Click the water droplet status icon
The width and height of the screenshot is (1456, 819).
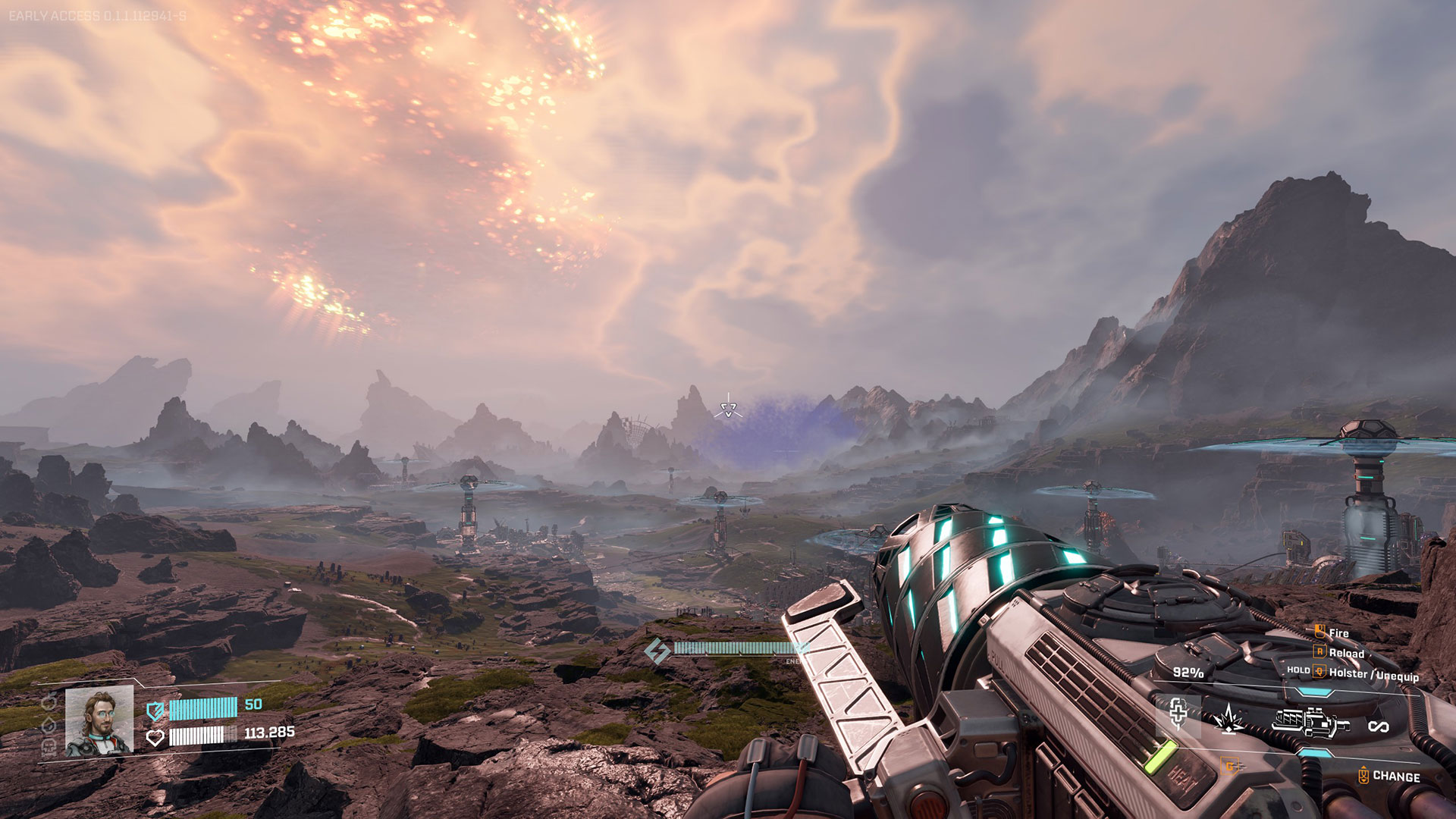[x=49, y=726]
